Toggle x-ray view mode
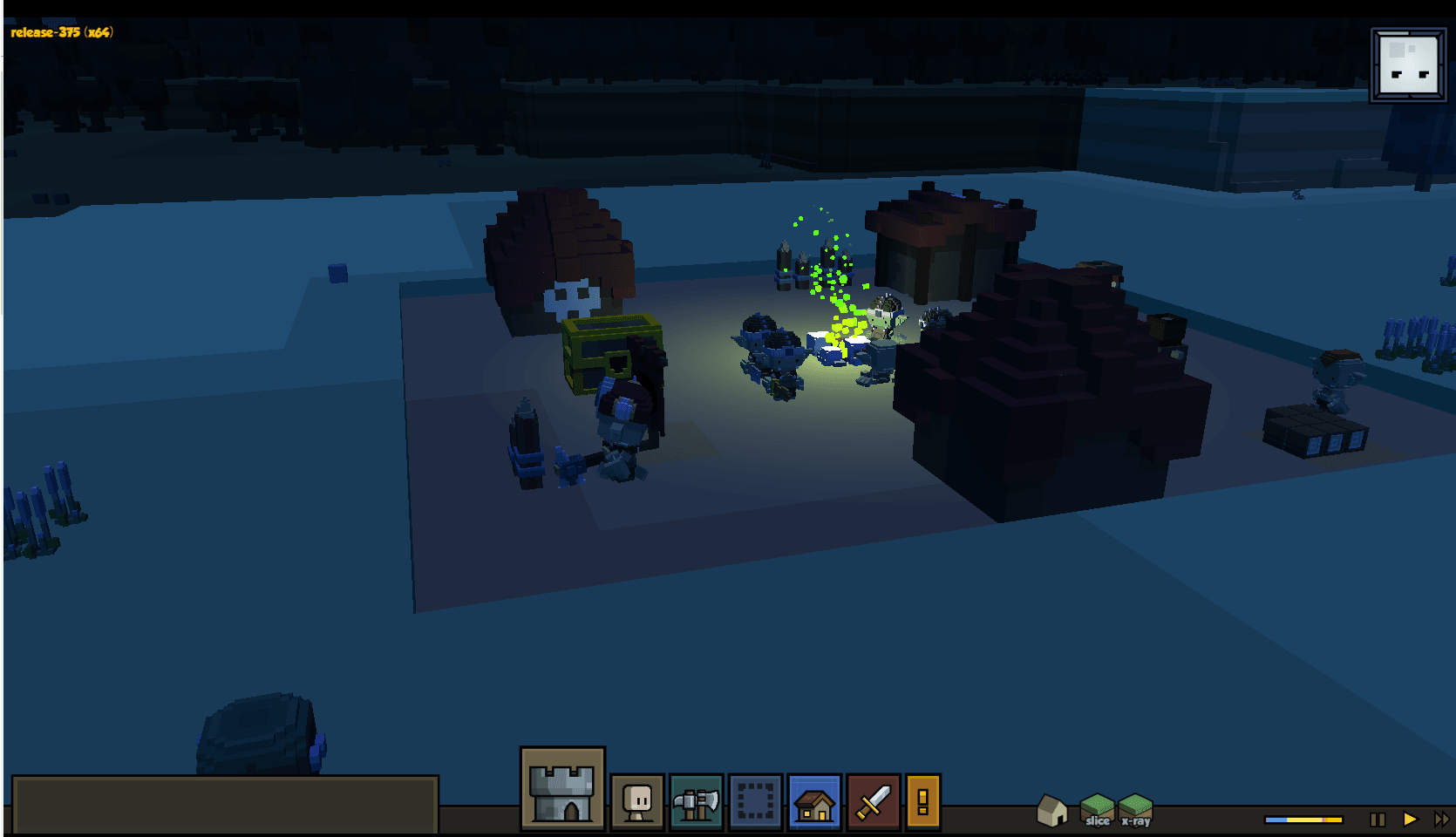Image resolution: width=1456 pixels, height=837 pixels. pyautogui.click(x=1136, y=810)
